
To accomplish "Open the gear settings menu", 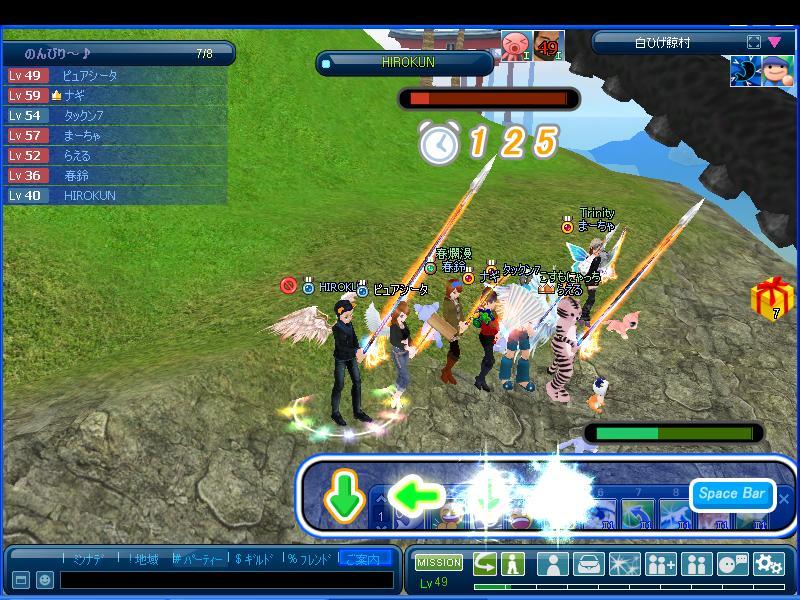I will (768, 564).
